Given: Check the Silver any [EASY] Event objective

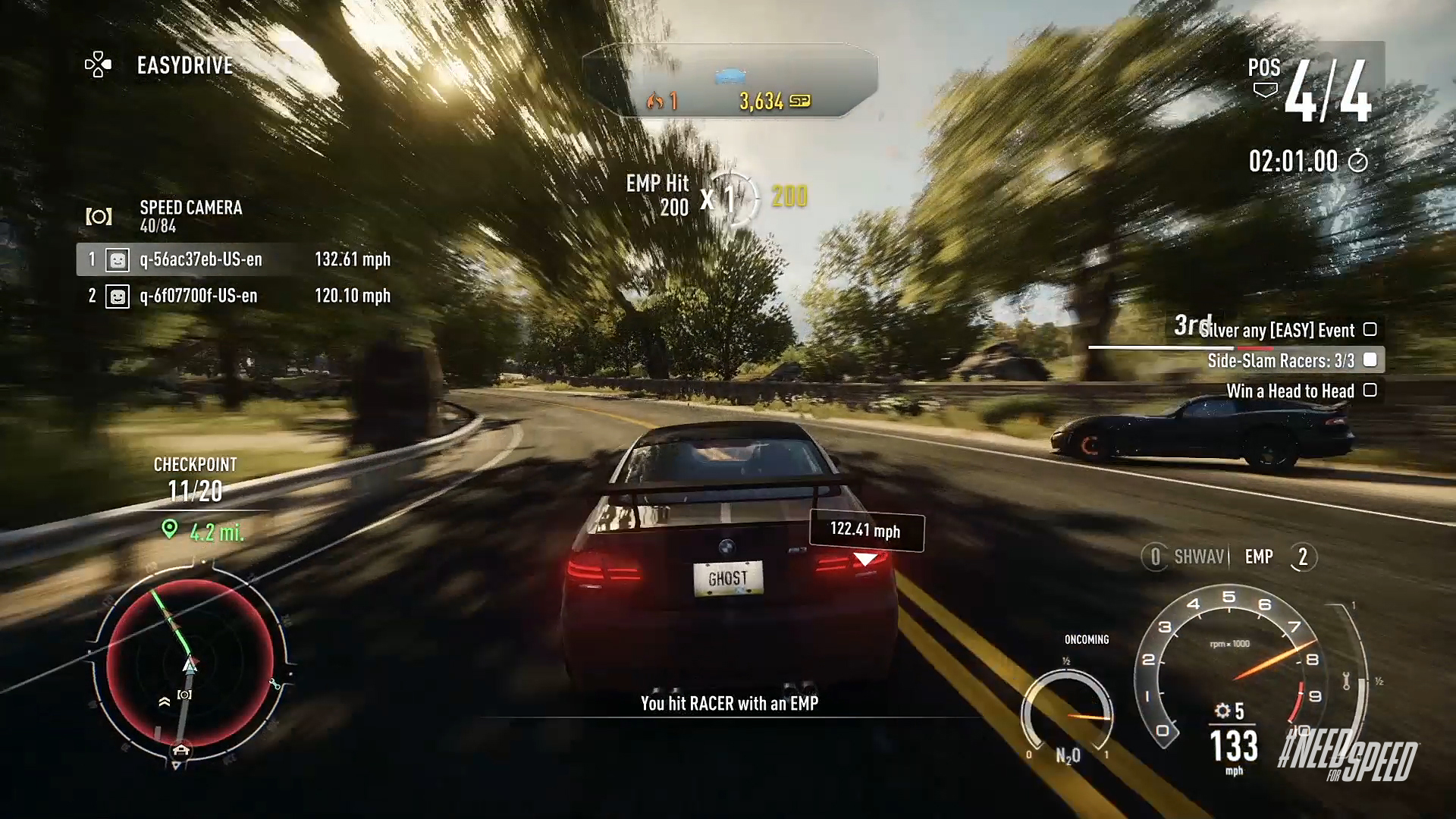Looking at the screenshot, I should pos(1370,329).
